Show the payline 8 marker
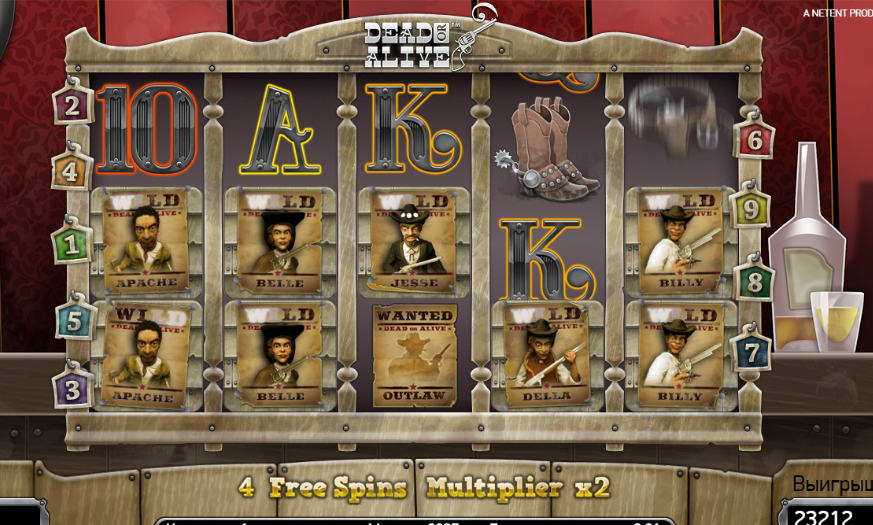Image resolution: width=873 pixels, height=525 pixels. coord(754,280)
